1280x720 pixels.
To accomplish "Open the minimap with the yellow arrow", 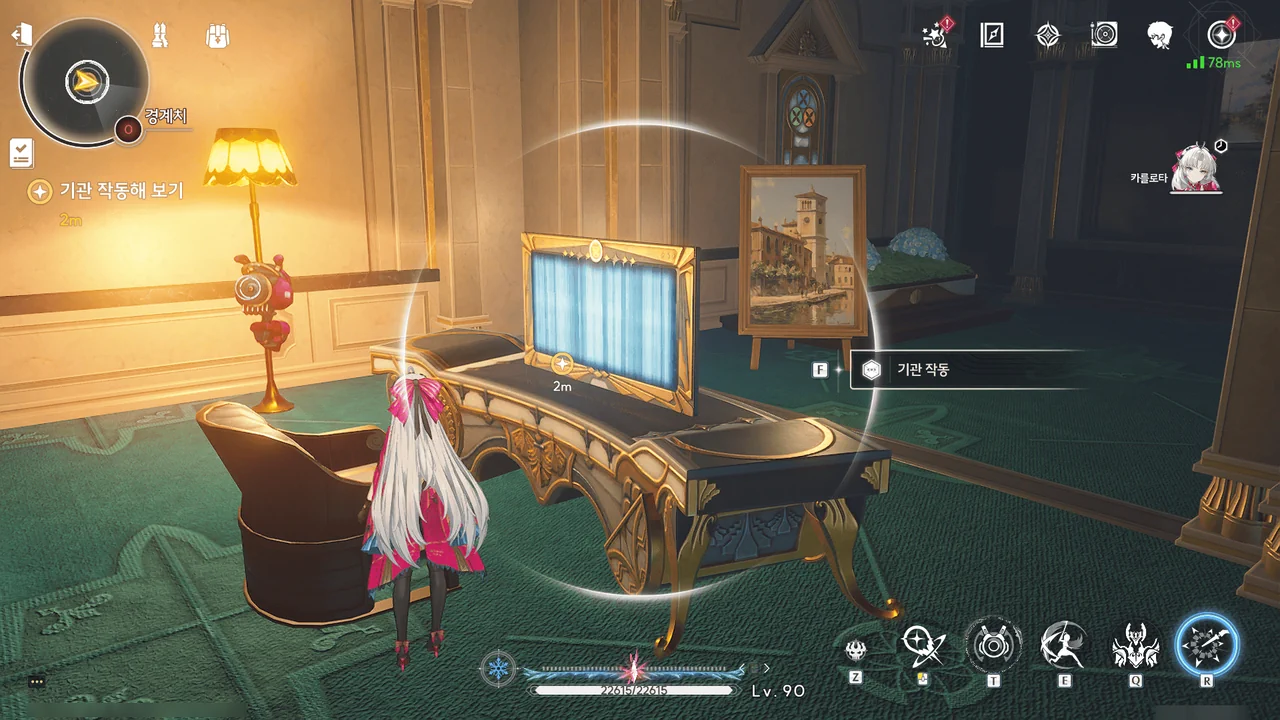I will tap(86, 82).
